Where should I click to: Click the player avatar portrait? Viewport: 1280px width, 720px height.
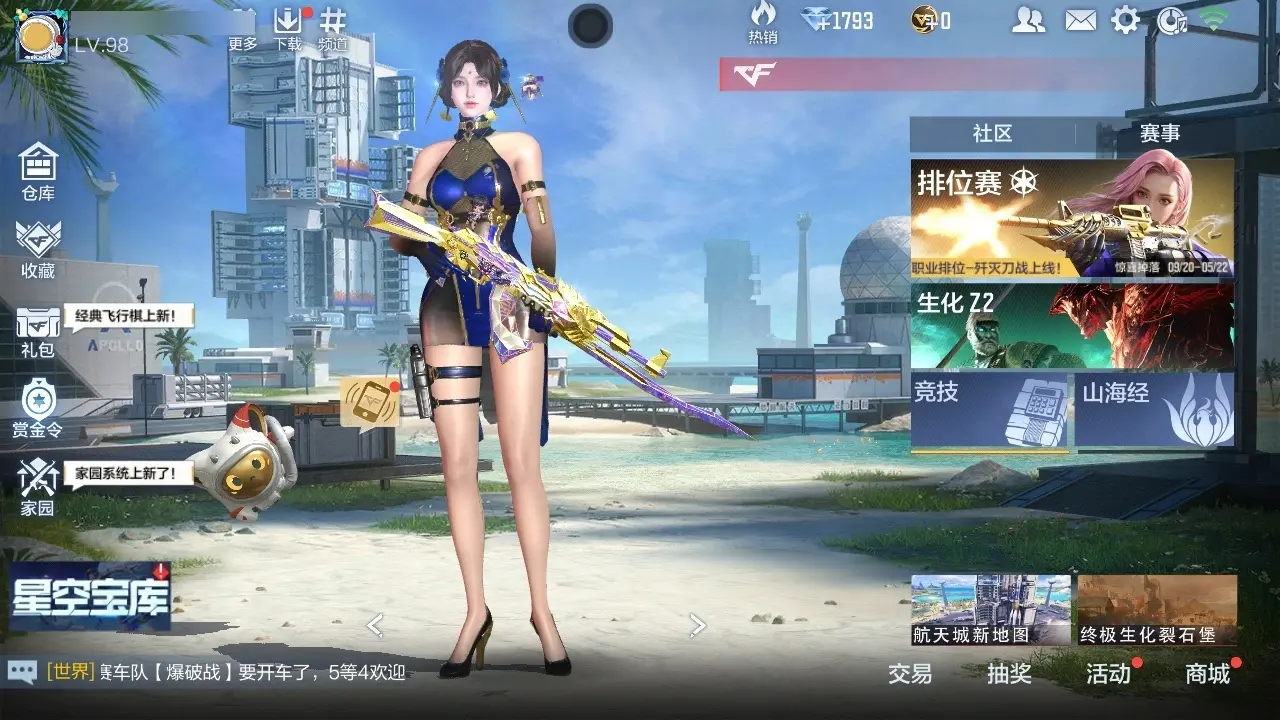(42, 38)
